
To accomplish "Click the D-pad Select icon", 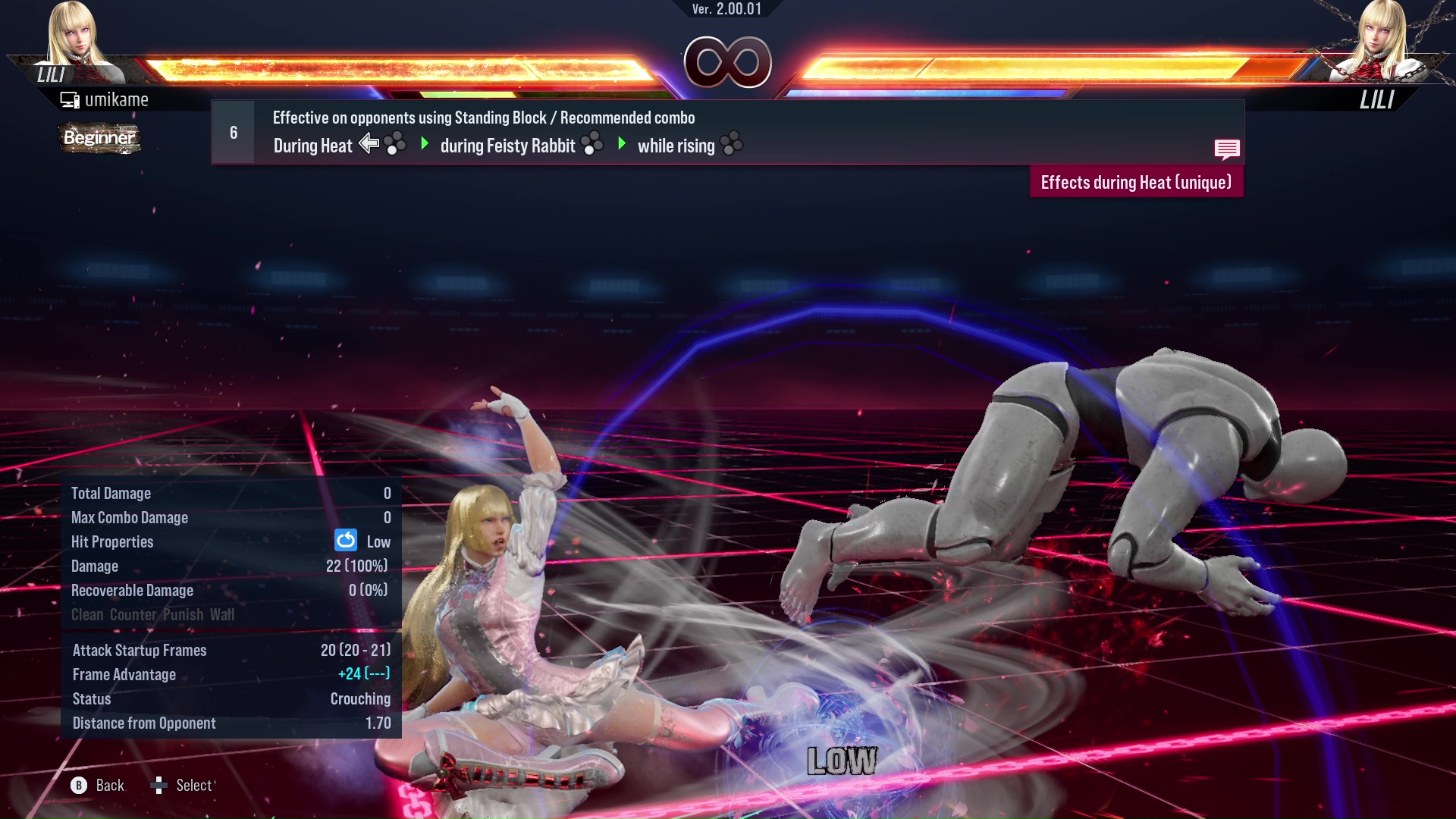I will 160,786.
